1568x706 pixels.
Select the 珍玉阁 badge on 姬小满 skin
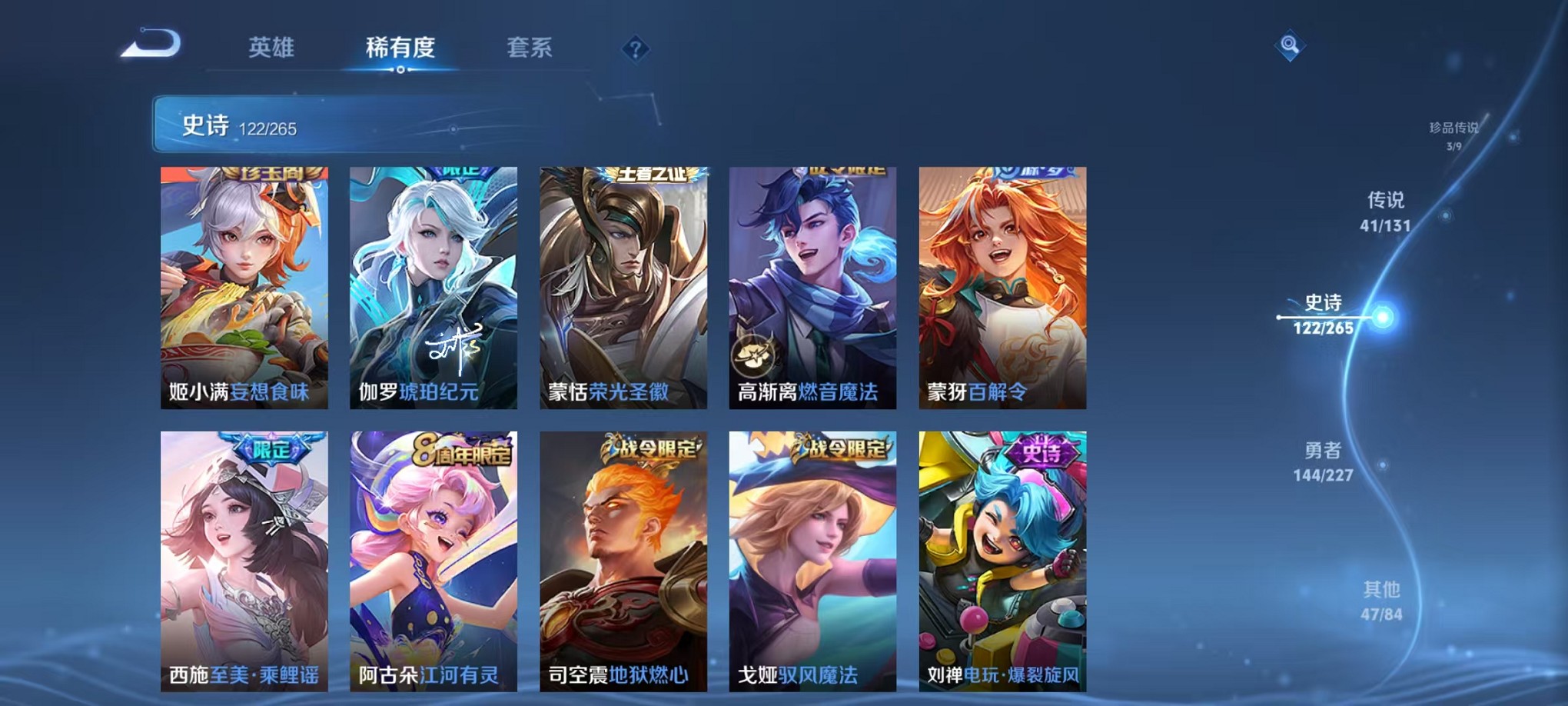click(x=273, y=175)
